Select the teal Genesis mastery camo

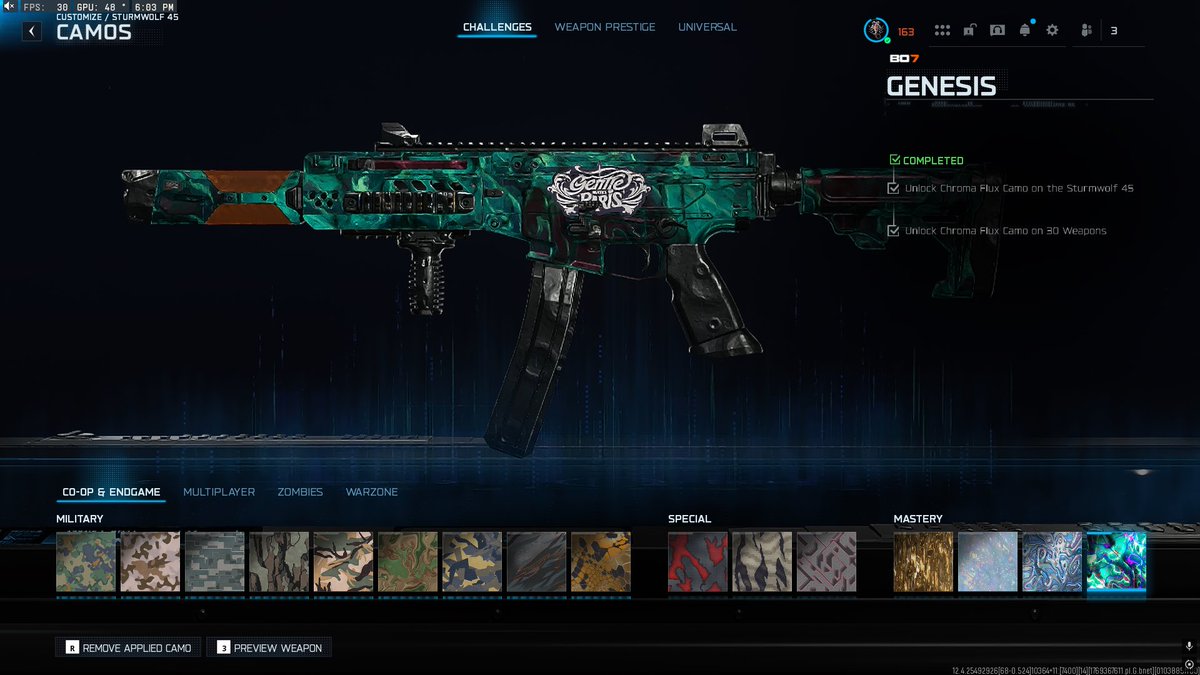coord(1116,562)
